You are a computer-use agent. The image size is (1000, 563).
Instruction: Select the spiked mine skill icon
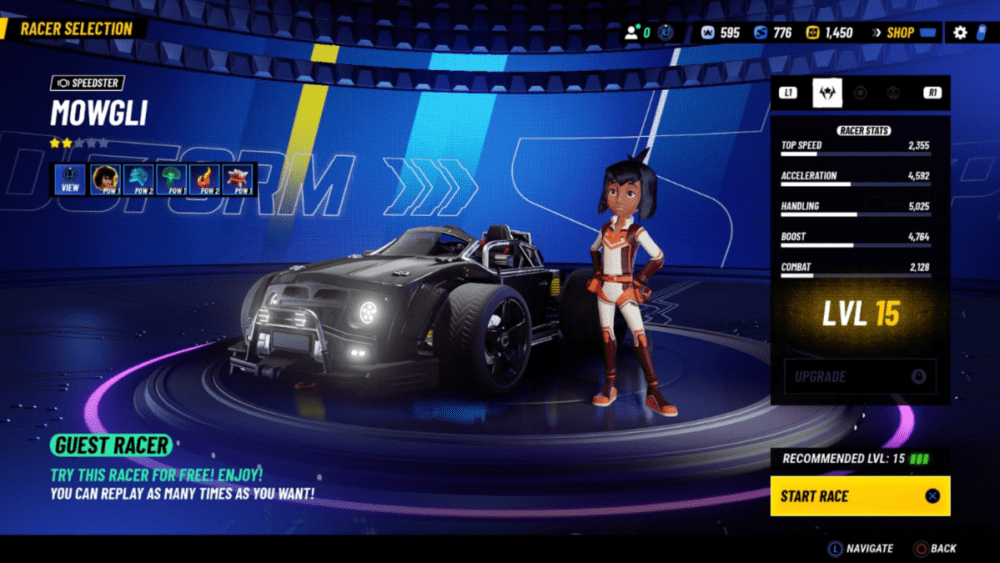pyautogui.click(x=238, y=180)
